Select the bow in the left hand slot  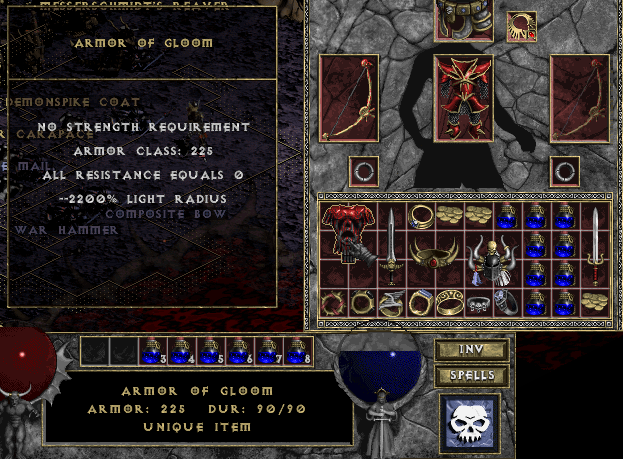point(348,98)
